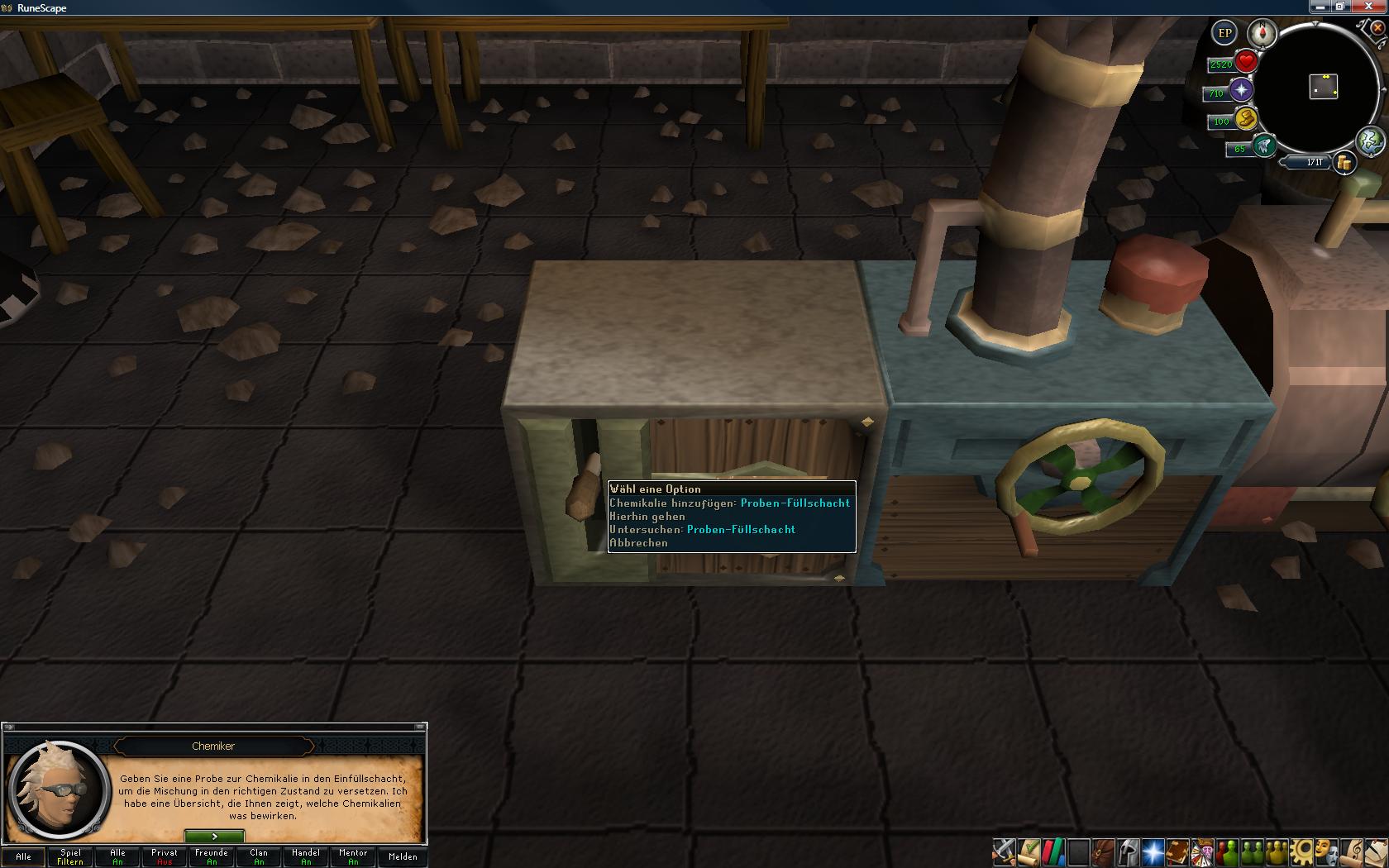Image resolution: width=1389 pixels, height=868 pixels.
Task: Toggle the 'Privat' chat filter
Action: coord(165,856)
